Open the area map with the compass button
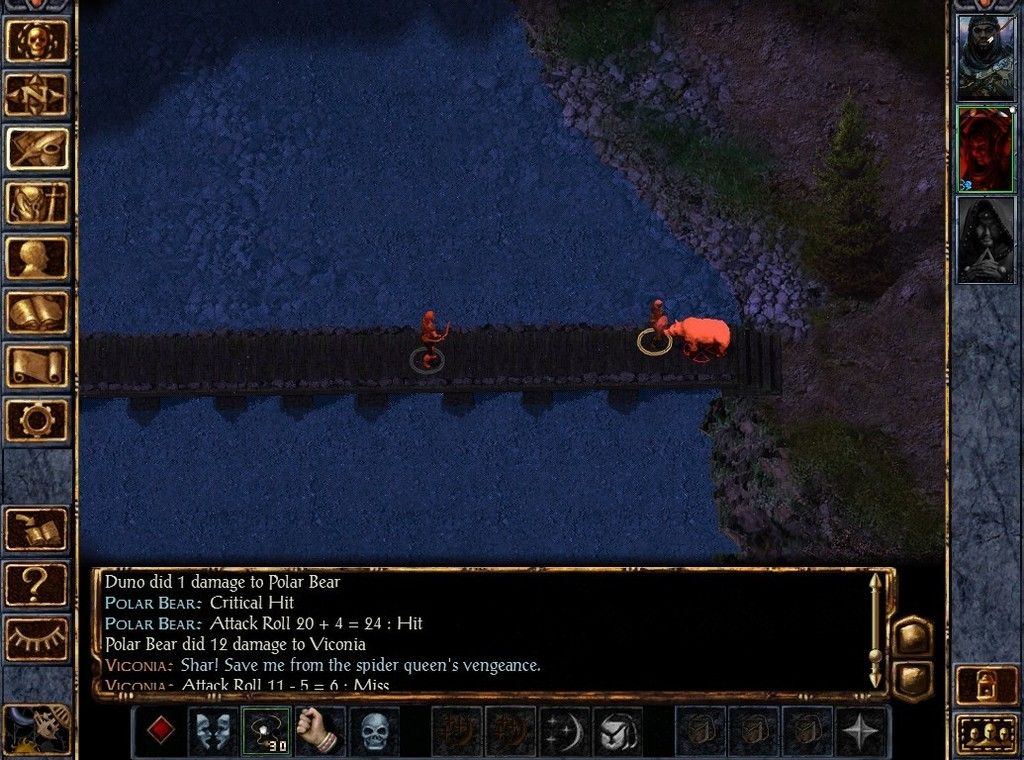 pyautogui.click(x=38, y=95)
